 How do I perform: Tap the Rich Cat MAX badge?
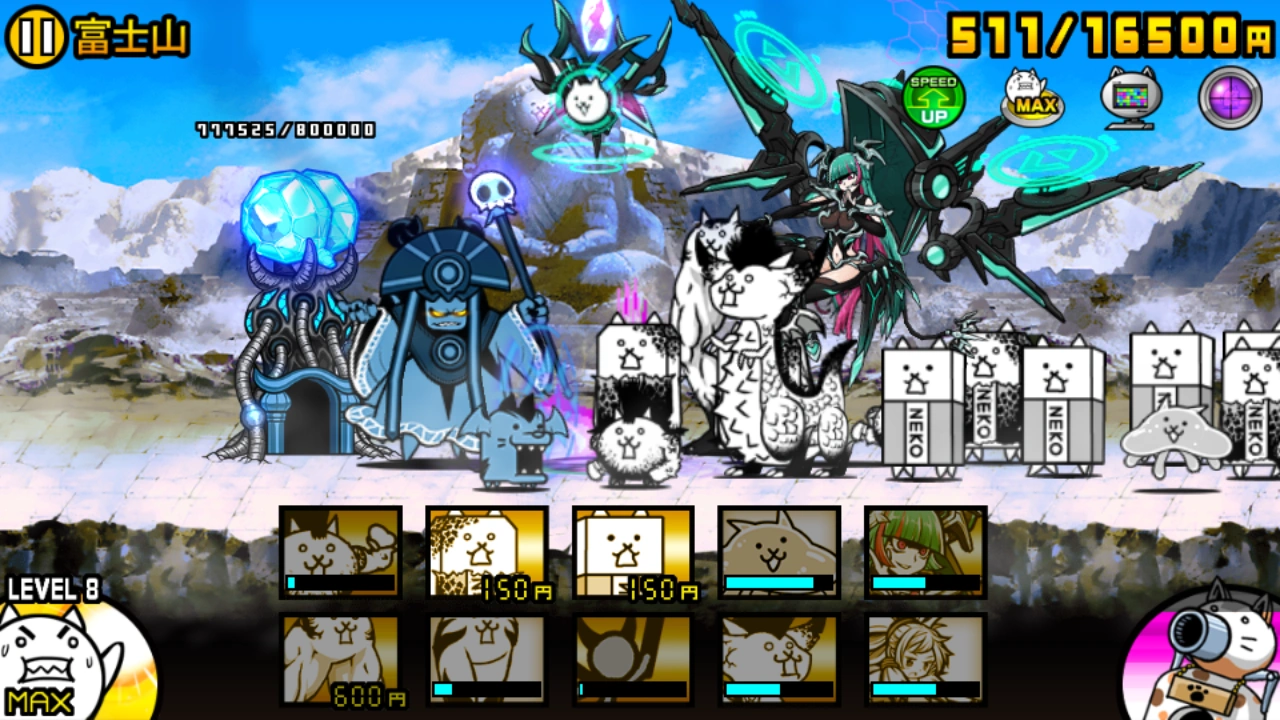[x=1032, y=95]
